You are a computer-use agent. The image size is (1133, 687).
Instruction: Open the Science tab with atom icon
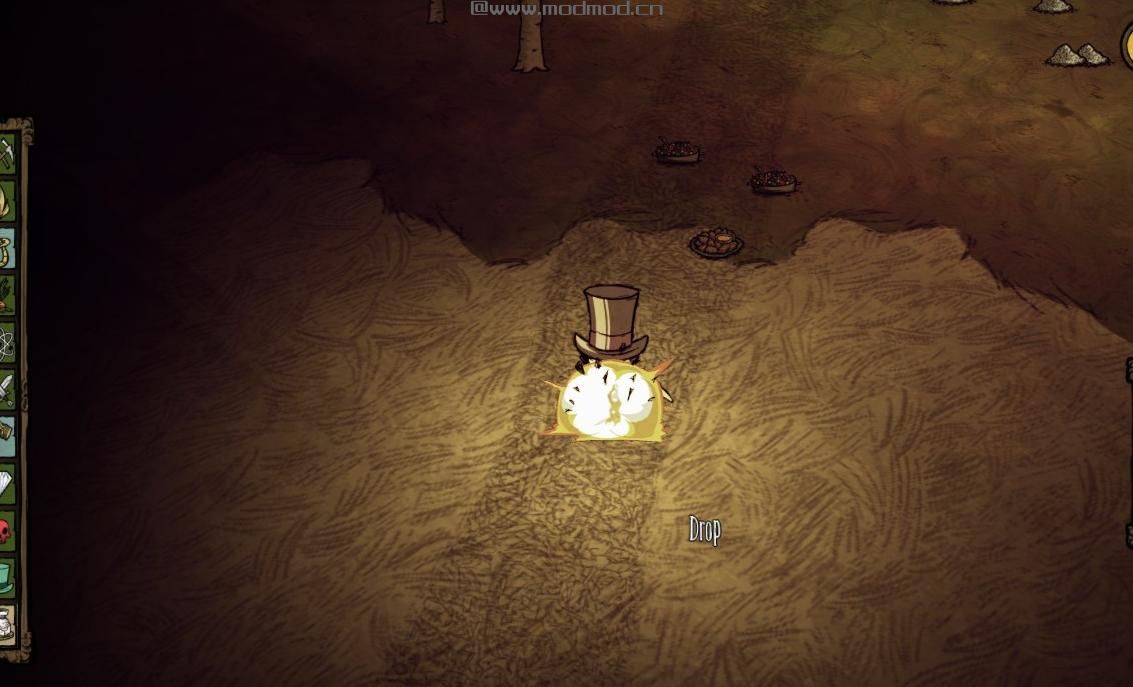(8, 343)
